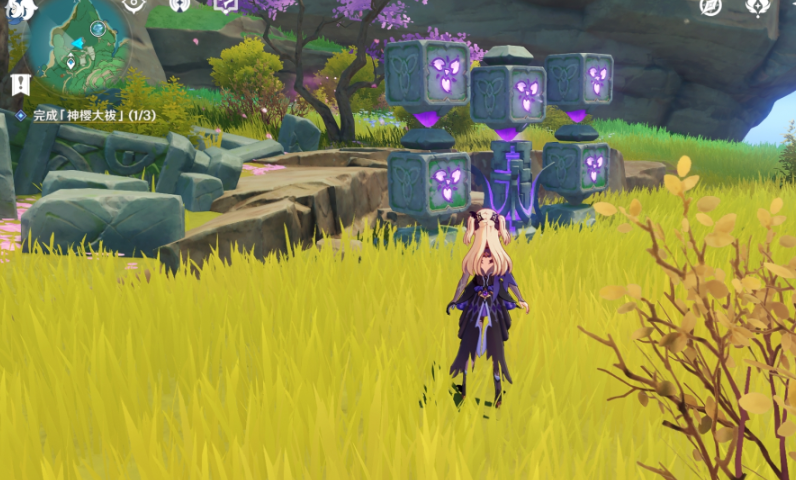Image resolution: width=796 pixels, height=480 pixels.
Task: Open the winged Battle Pass icon
Action: coord(759,6)
